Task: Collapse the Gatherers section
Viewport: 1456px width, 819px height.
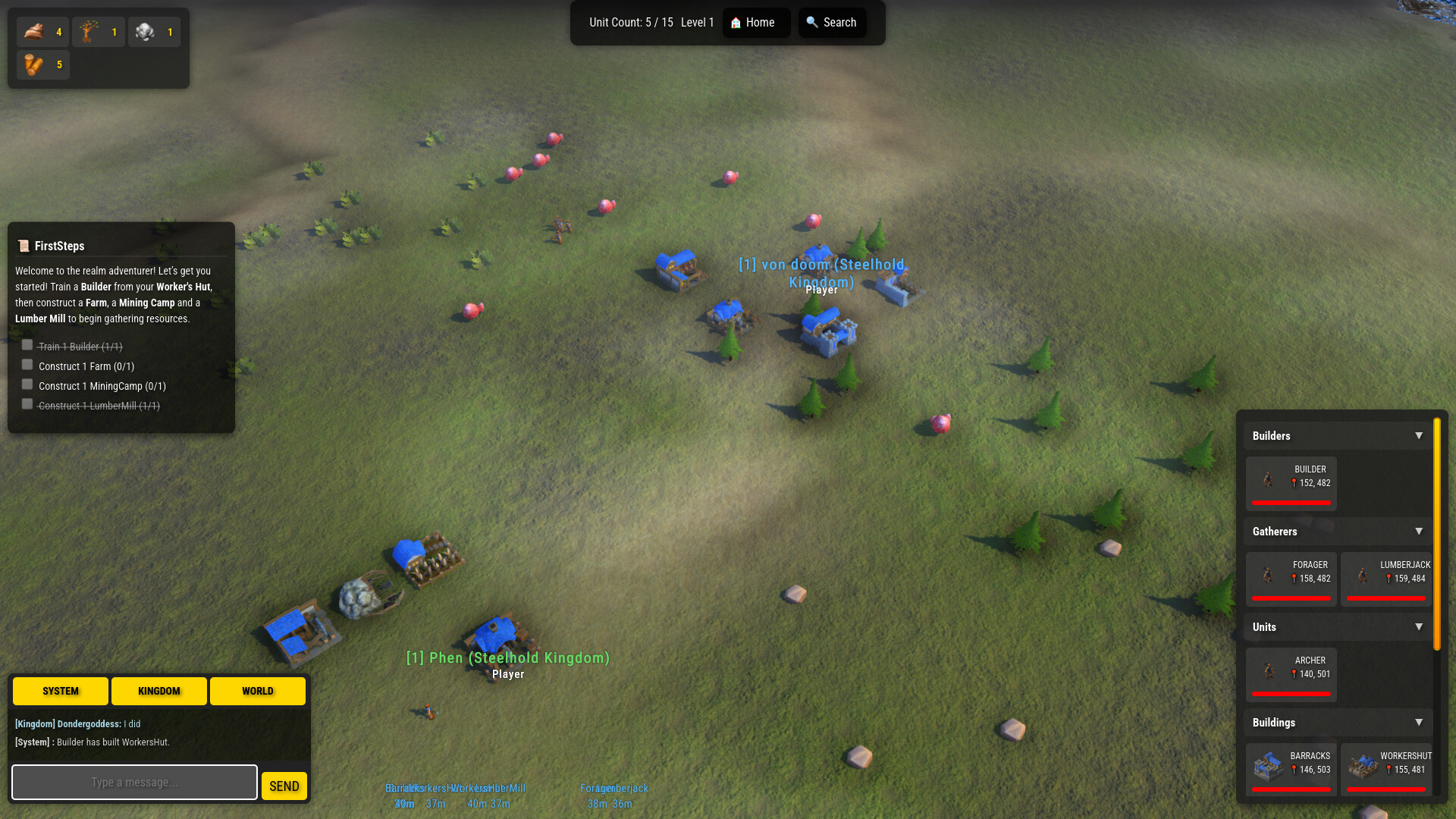Action: [1419, 532]
